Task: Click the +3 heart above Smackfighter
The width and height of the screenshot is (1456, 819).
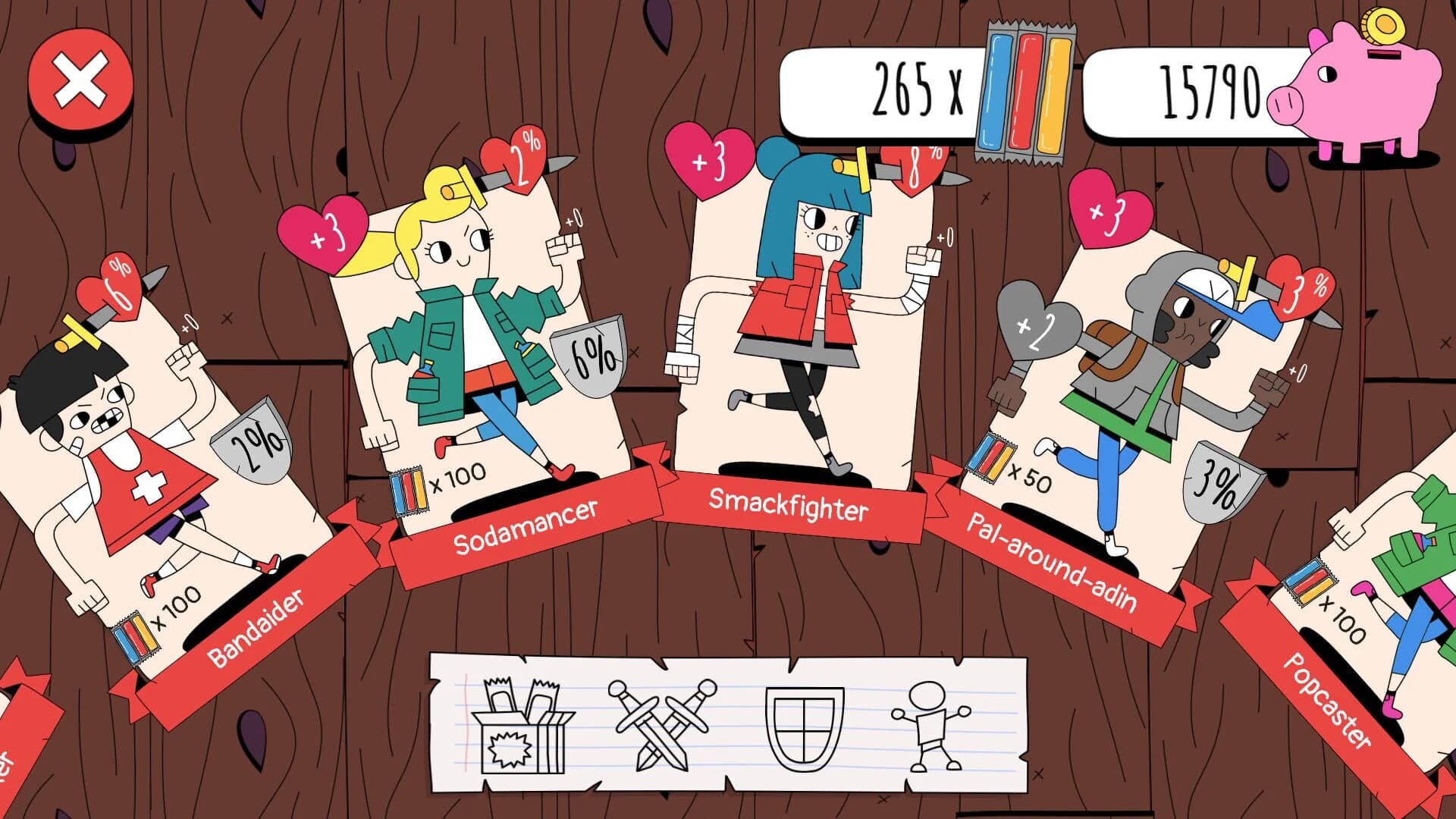Action: (x=709, y=159)
